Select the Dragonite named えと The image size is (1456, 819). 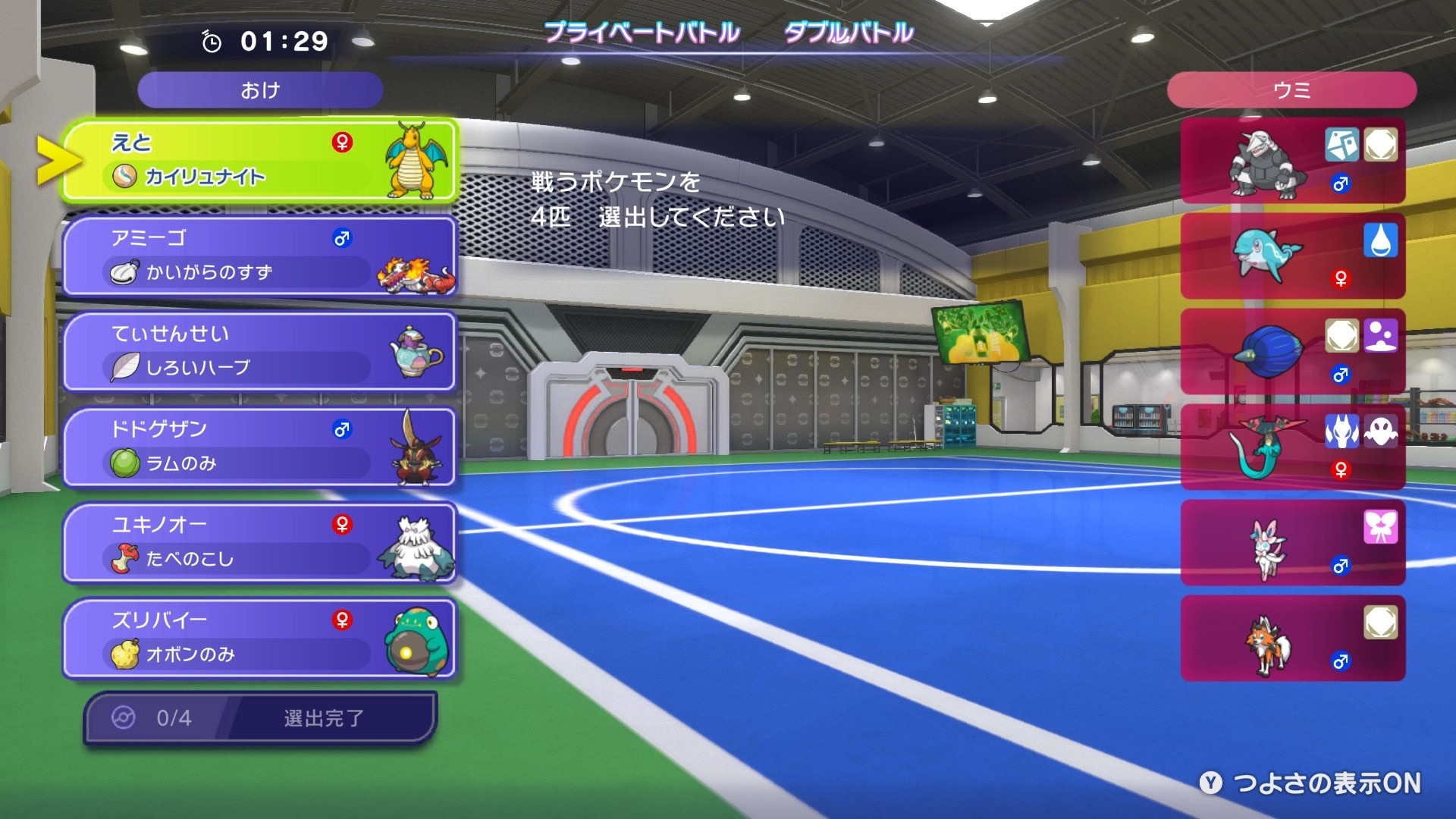click(x=259, y=160)
